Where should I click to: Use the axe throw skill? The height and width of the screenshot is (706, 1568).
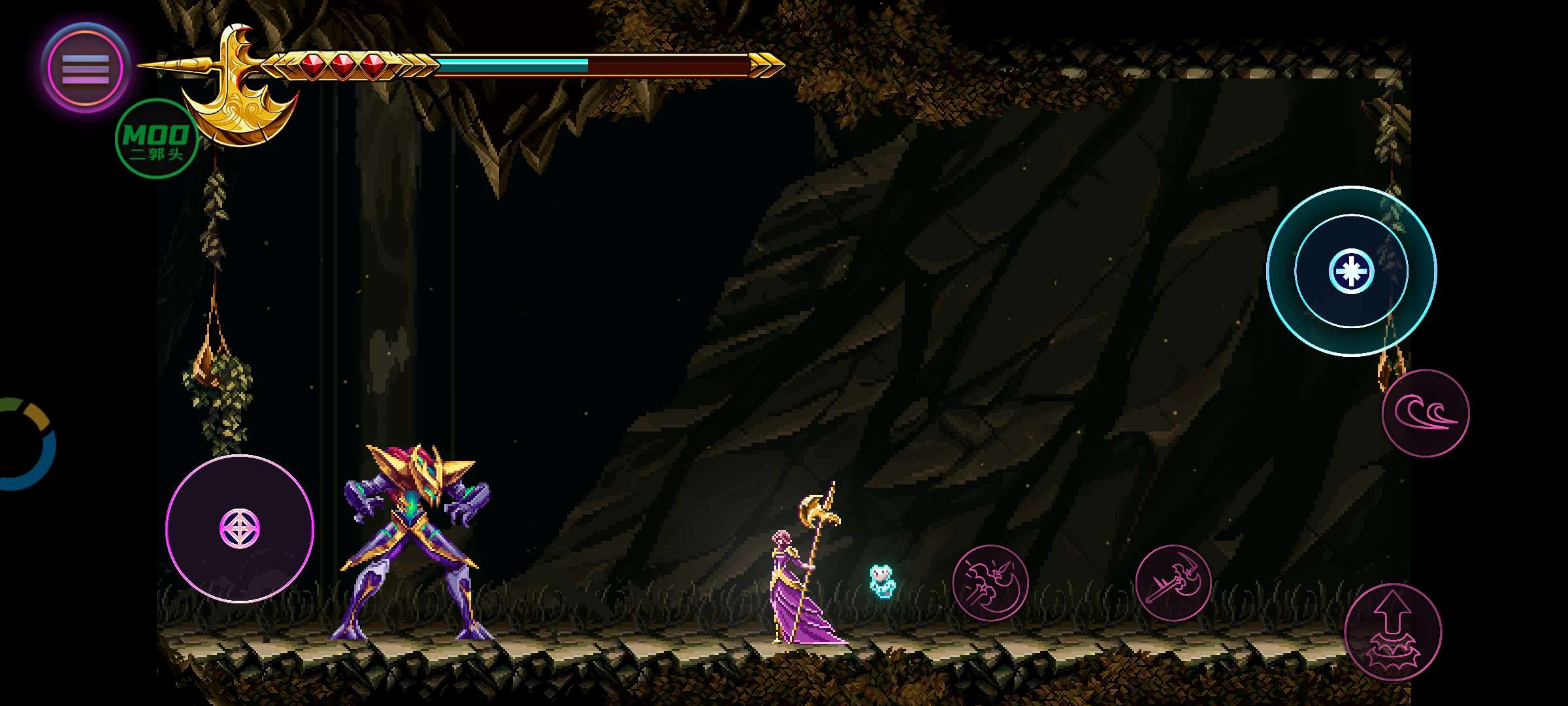point(1173,582)
